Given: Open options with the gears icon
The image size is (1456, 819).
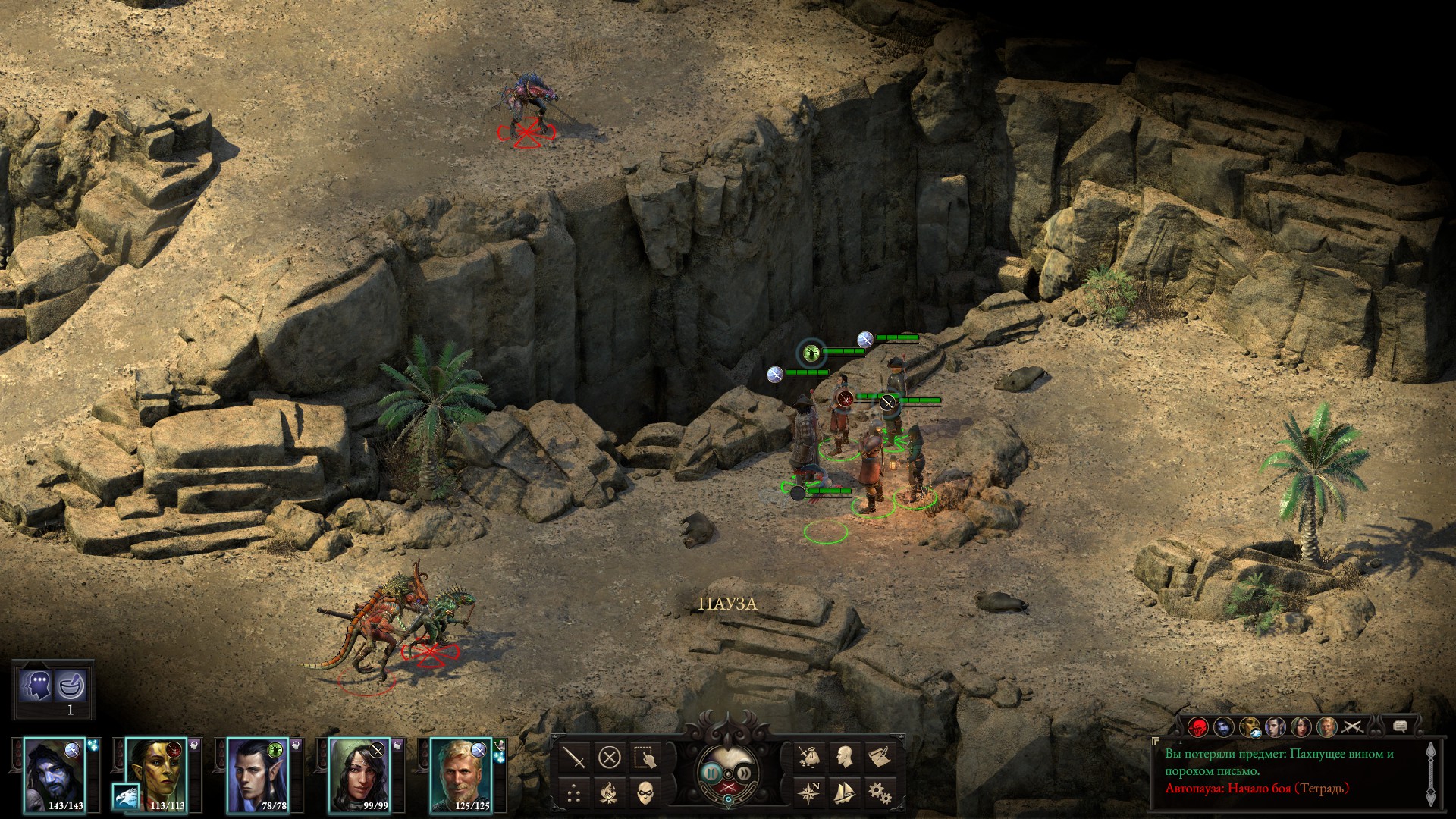Looking at the screenshot, I should pos(879,793).
